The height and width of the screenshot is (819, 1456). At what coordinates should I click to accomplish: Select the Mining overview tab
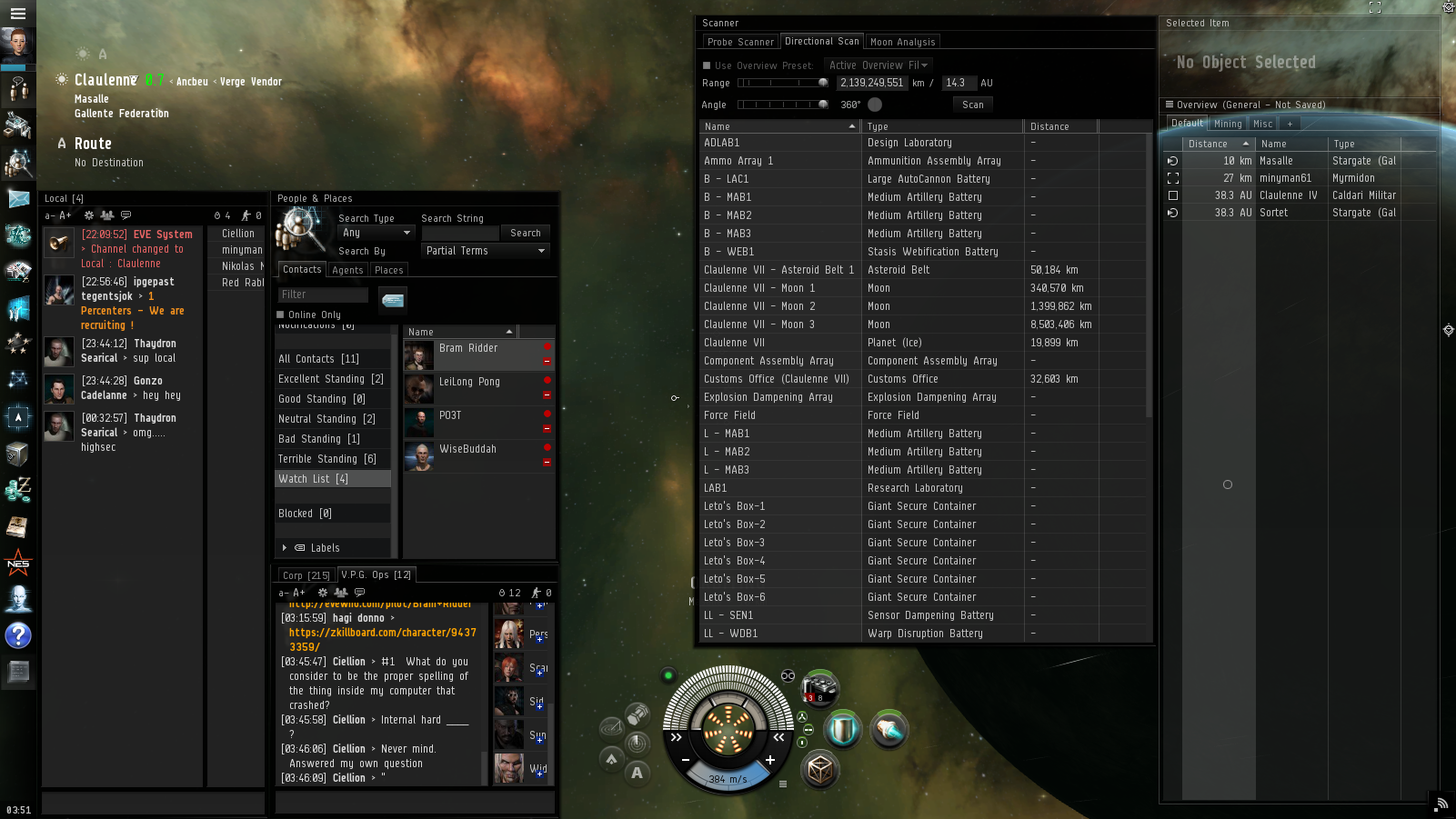1228,124
